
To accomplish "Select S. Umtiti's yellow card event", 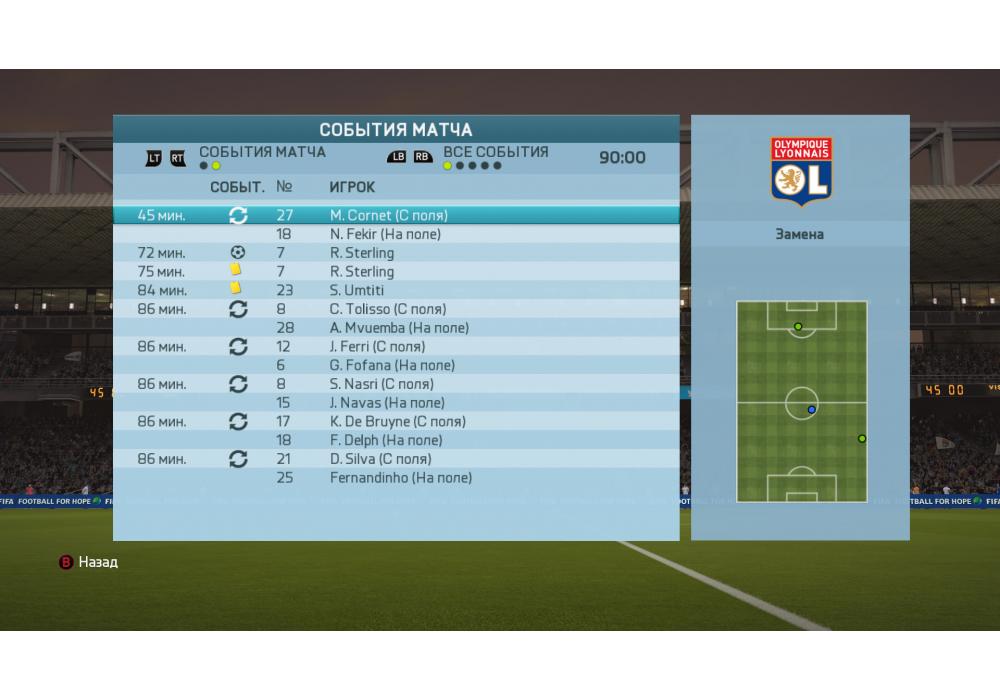I will 395,290.
